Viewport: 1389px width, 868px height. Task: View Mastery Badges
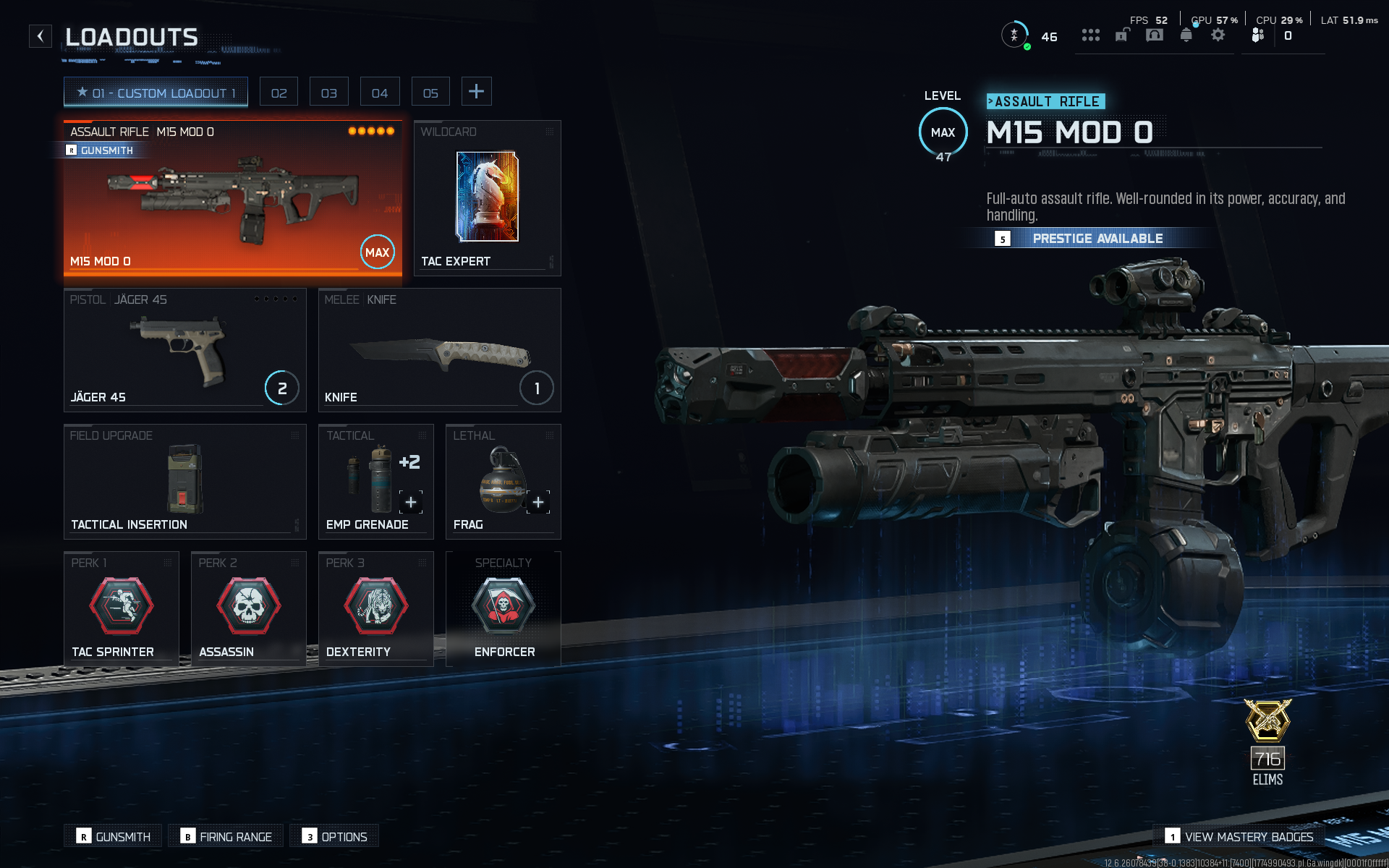[1239, 836]
